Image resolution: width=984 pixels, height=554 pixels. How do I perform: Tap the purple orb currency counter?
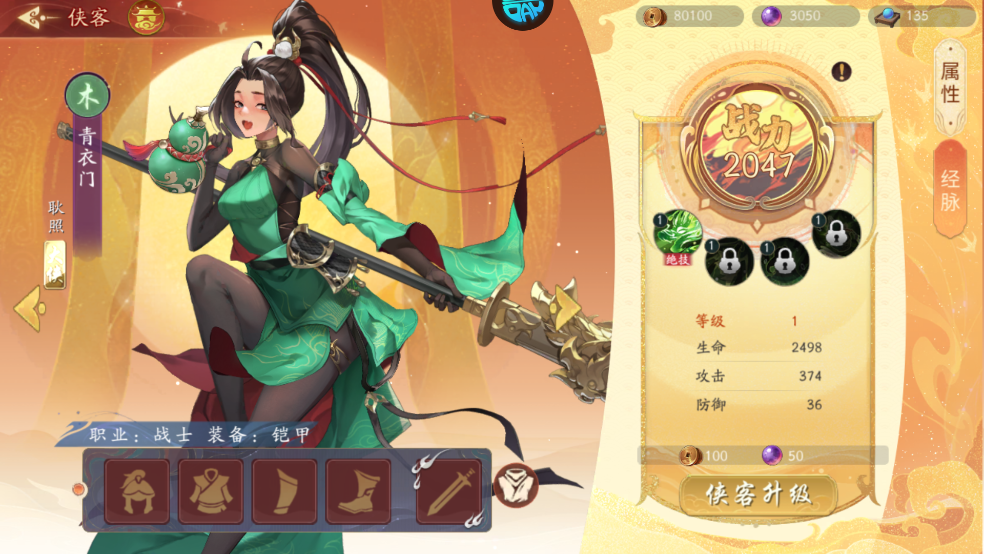(x=806, y=16)
